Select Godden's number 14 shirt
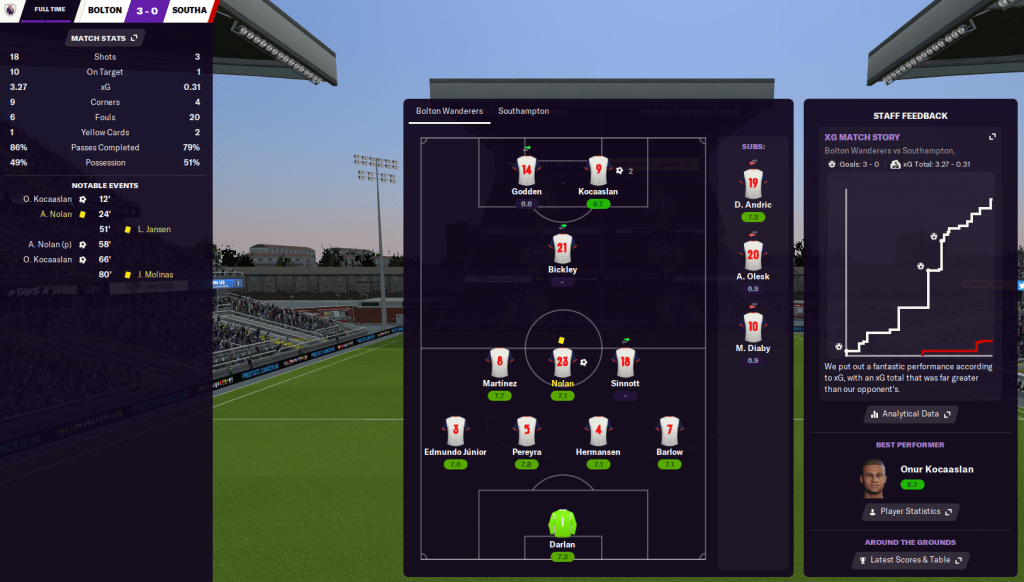Viewport: 1024px width, 582px height. (x=527, y=170)
